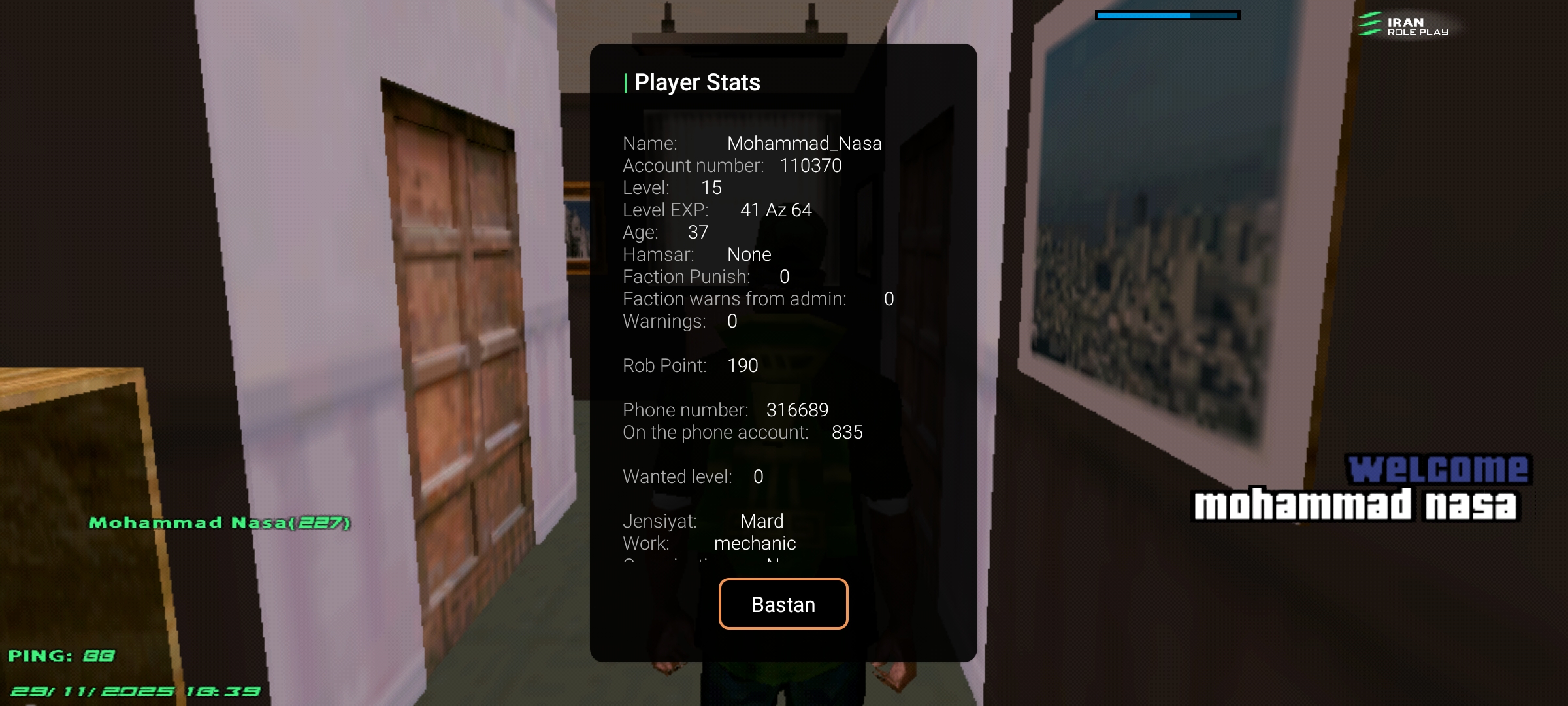Select the Wanted level stat
The image size is (1568, 706).
pos(691,477)
